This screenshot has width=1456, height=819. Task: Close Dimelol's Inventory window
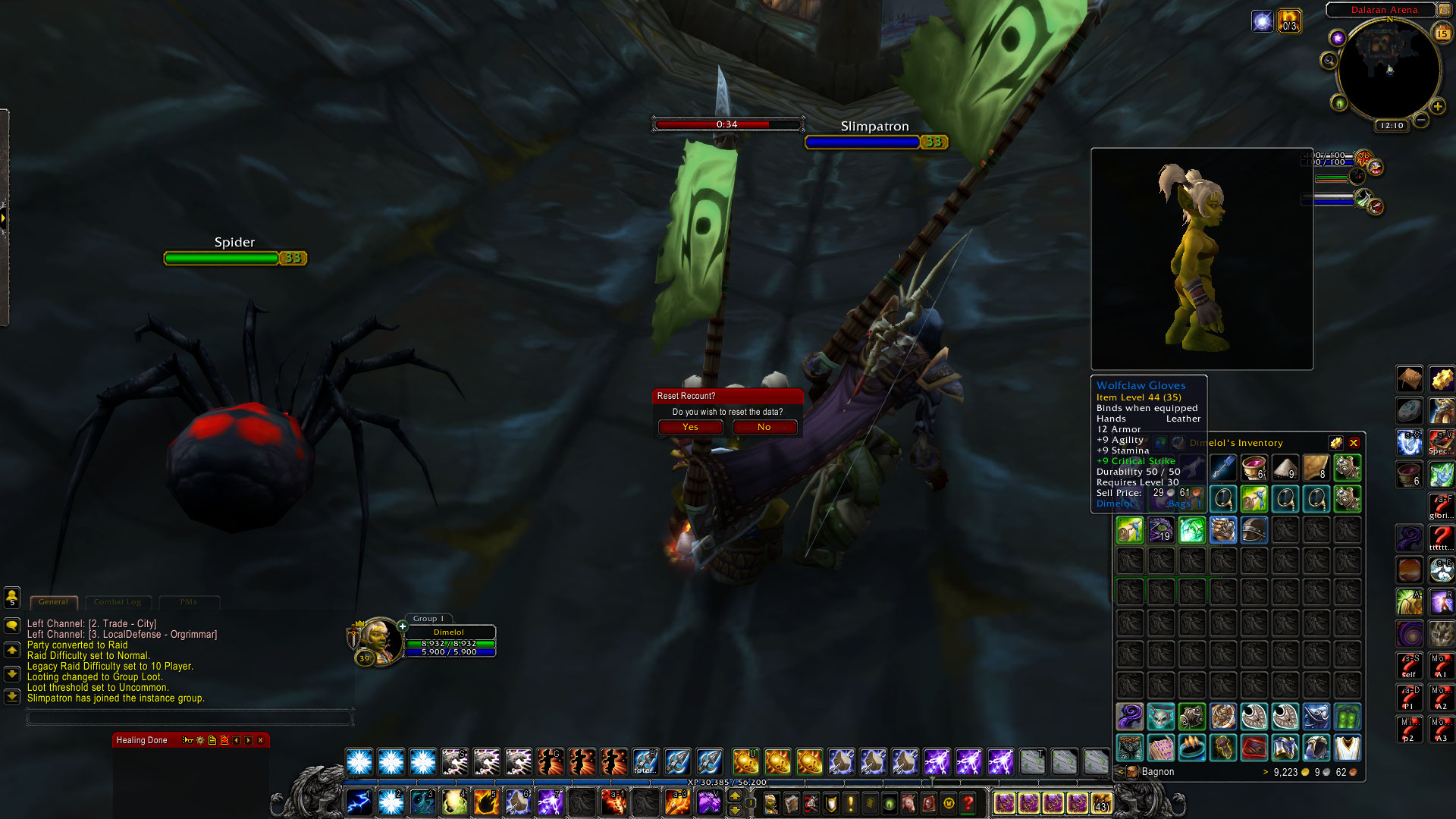coord(1354,443)
